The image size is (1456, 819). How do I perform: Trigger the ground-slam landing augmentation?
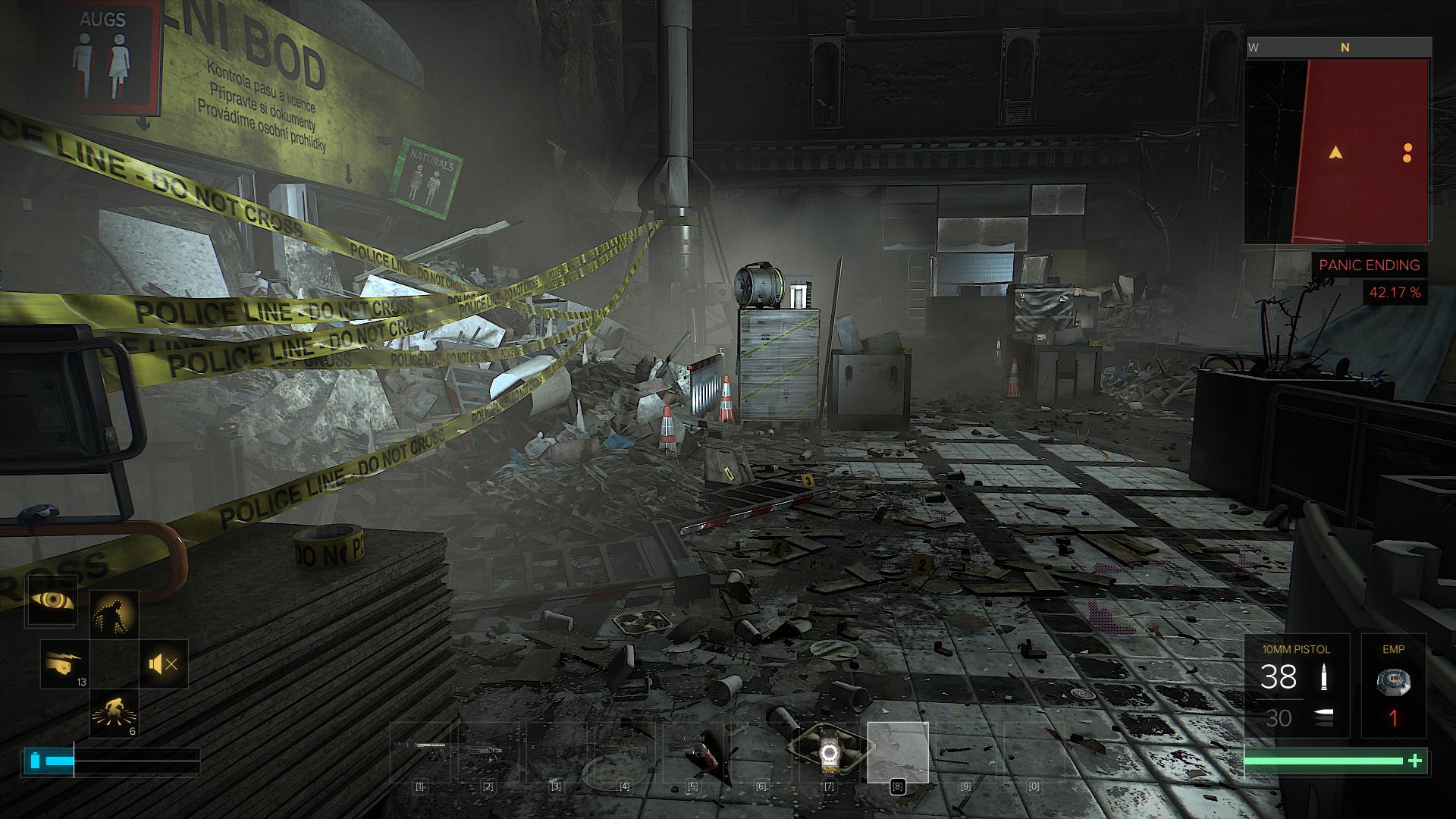[115, 713]
